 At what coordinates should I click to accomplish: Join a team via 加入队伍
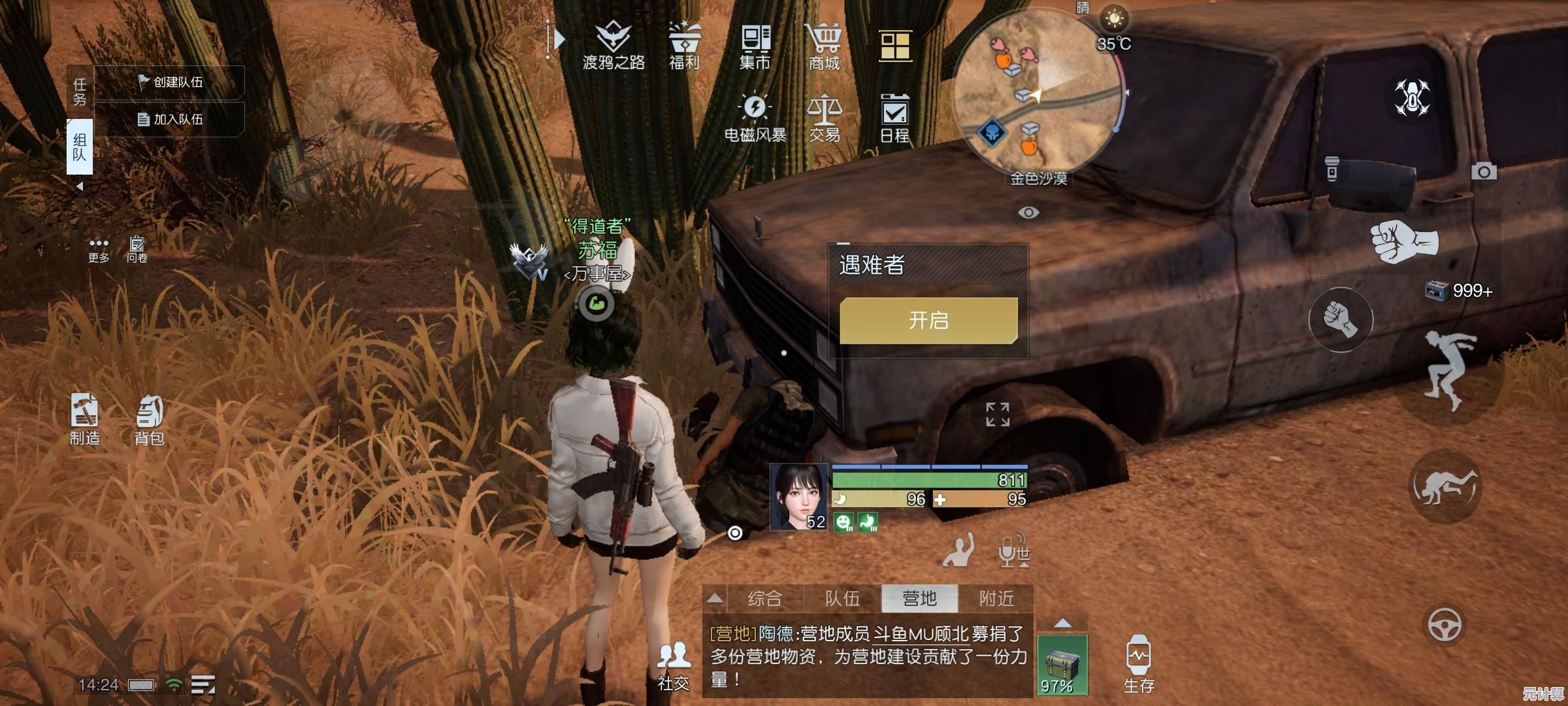coord(170,120)
